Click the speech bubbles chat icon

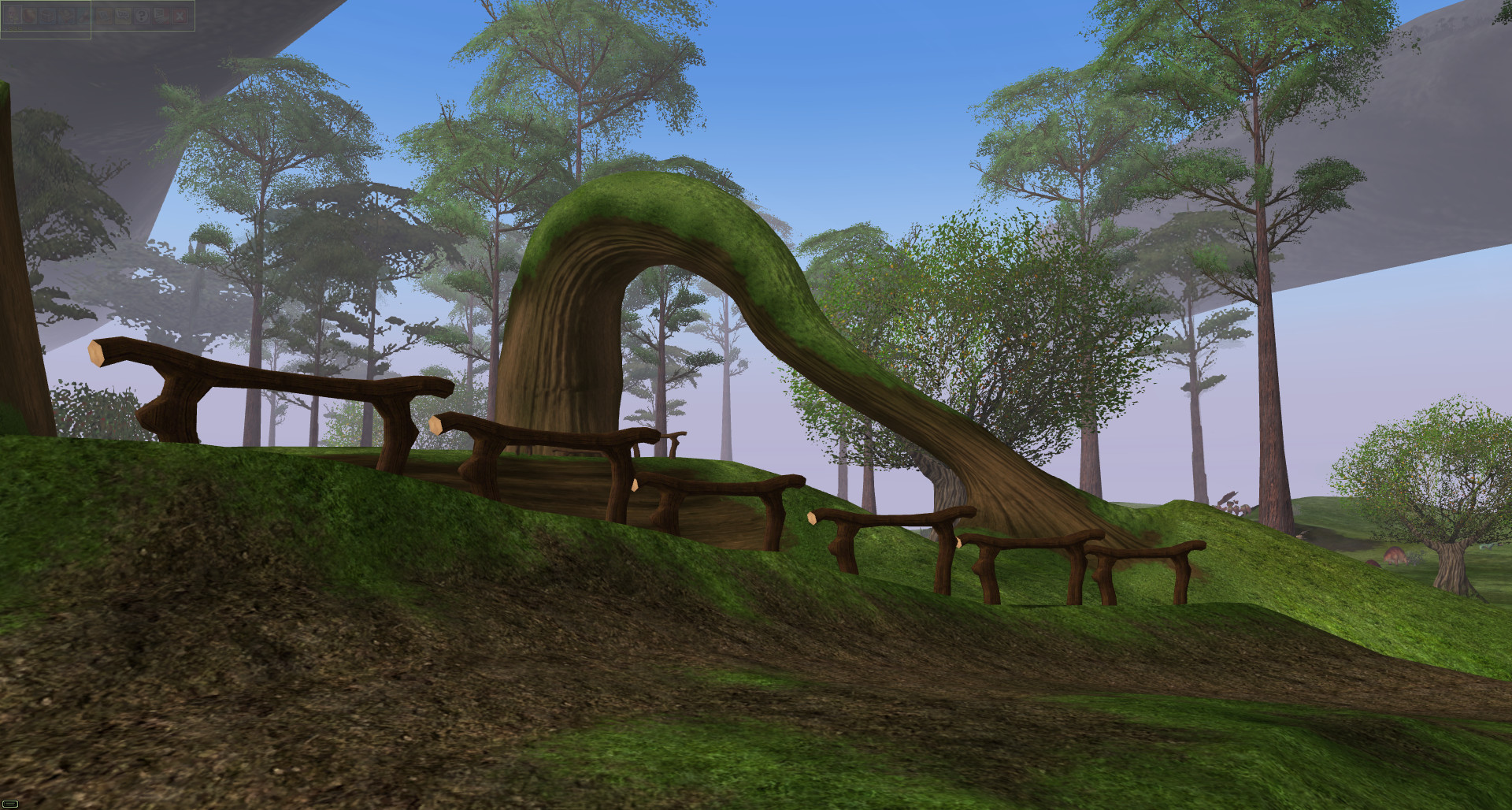(x=123, y=16)
